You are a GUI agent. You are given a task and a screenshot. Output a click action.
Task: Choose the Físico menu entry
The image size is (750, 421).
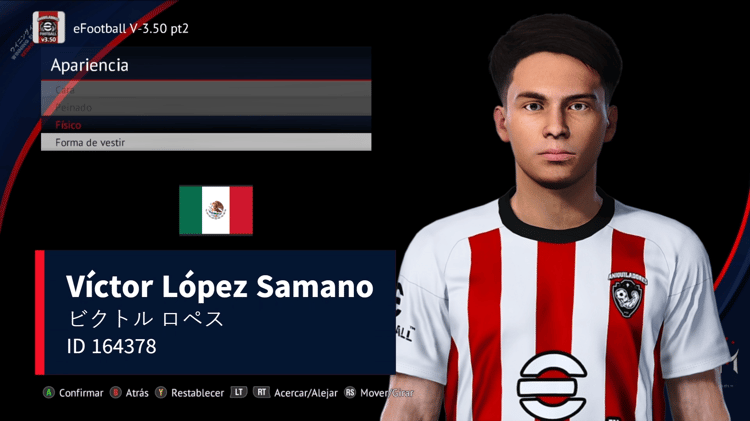click(205, 125)
